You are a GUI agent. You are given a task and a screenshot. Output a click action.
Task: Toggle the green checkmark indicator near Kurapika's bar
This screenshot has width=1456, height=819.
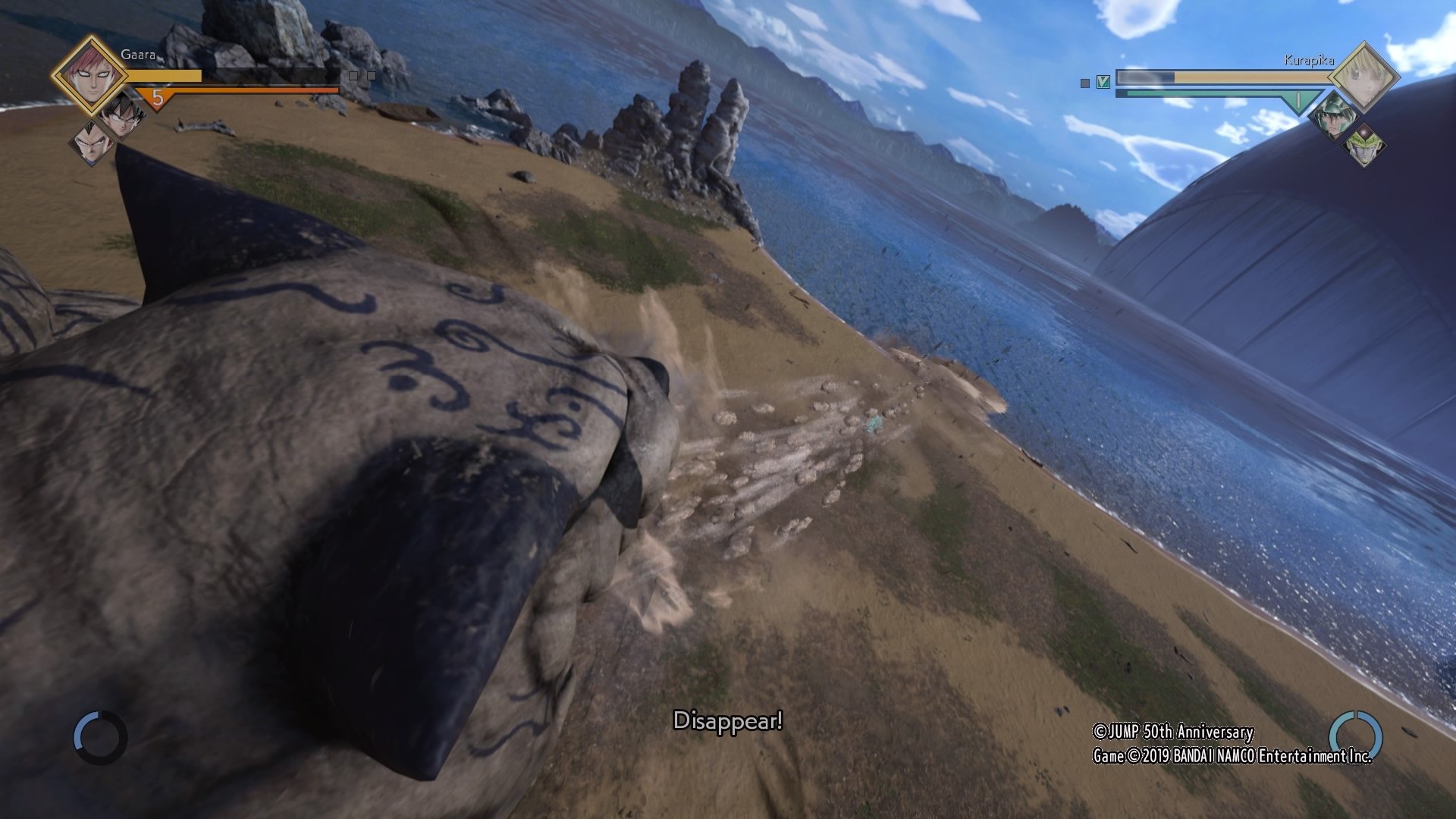[1103, 82]
